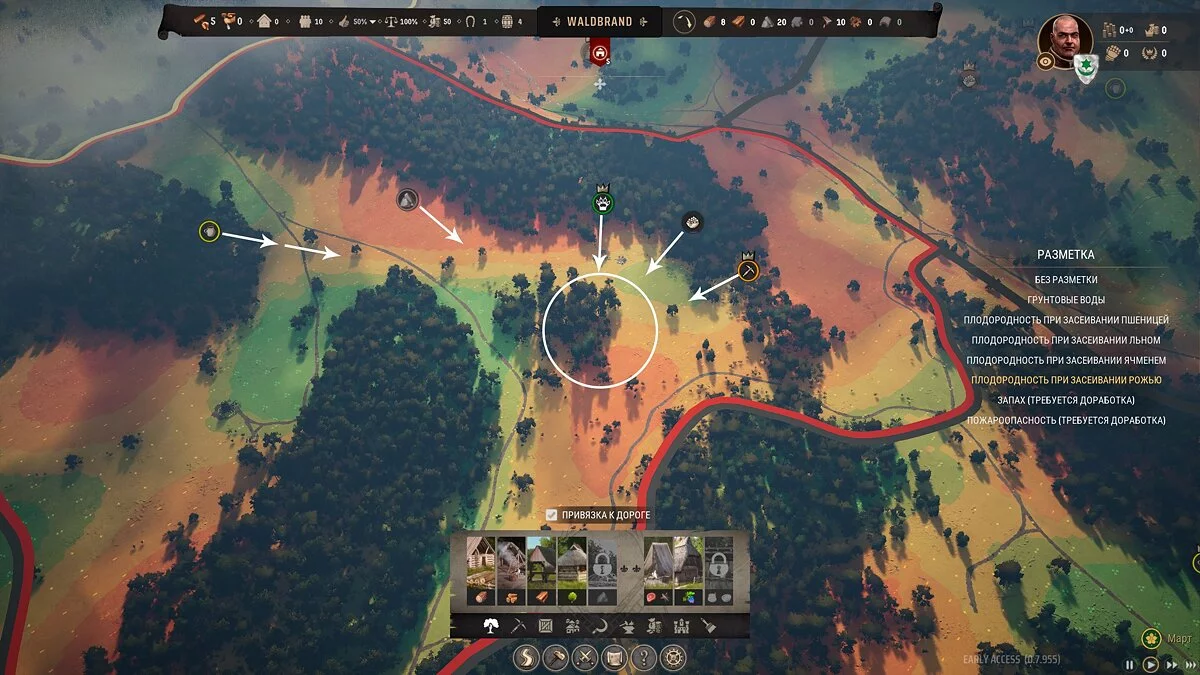Switch to the farming sickle category
Image resolution: width=1200 pixels, height=675 pixels.
tap(601, 626)
